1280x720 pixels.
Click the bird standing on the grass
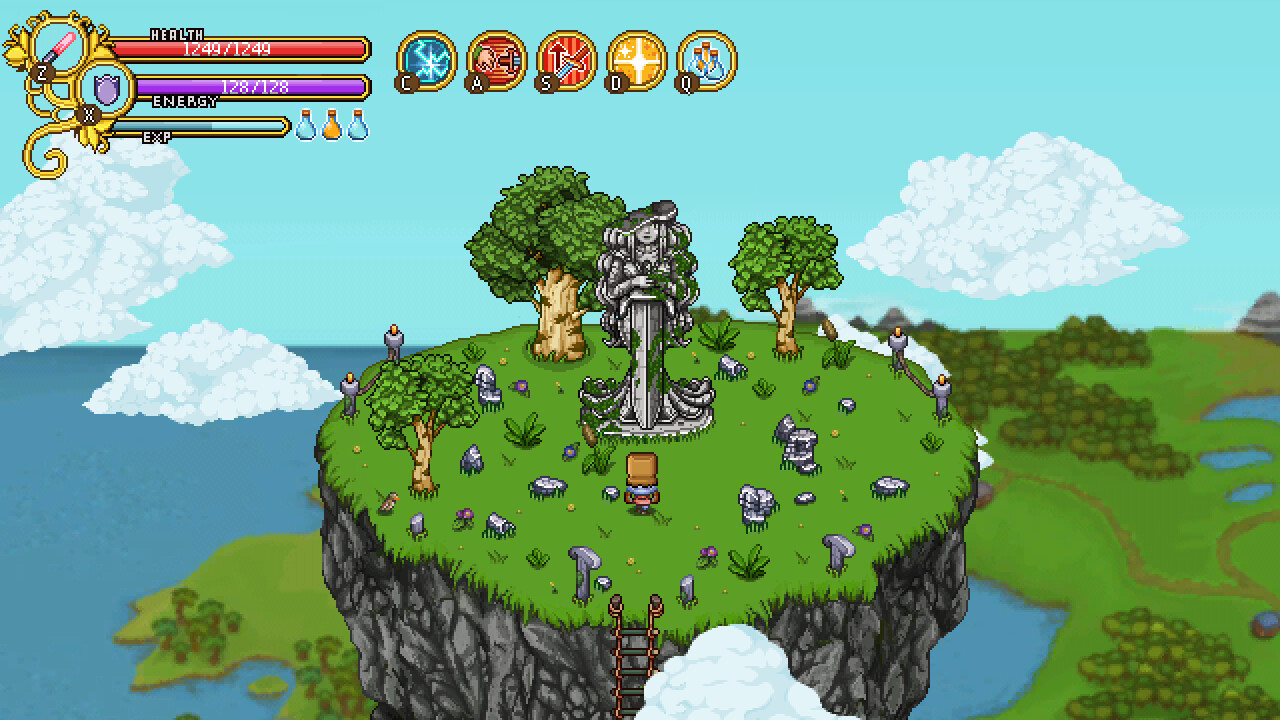click(x=389, y=501)
